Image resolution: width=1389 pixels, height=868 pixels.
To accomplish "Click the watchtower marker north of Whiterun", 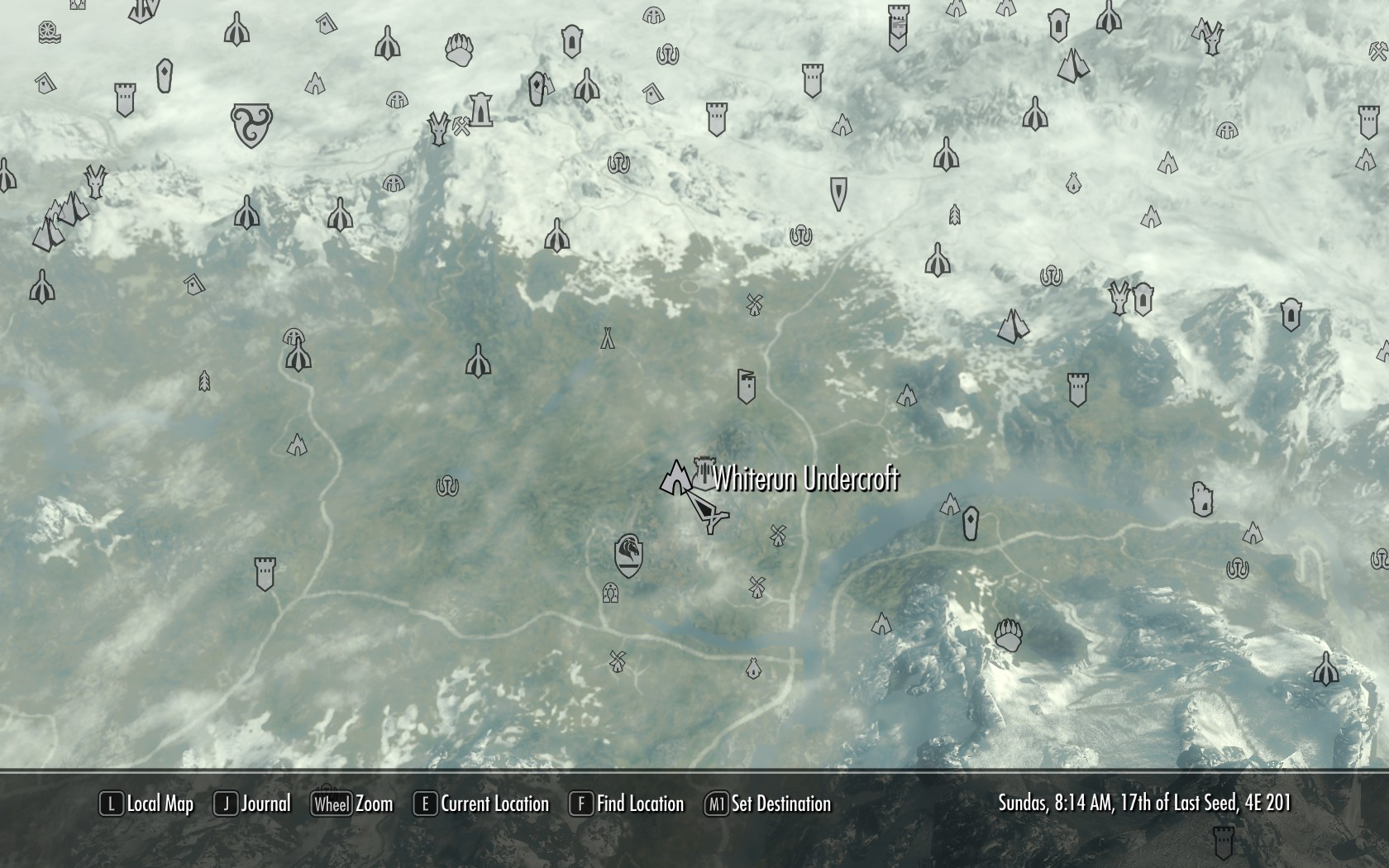I will pos(747,384).
